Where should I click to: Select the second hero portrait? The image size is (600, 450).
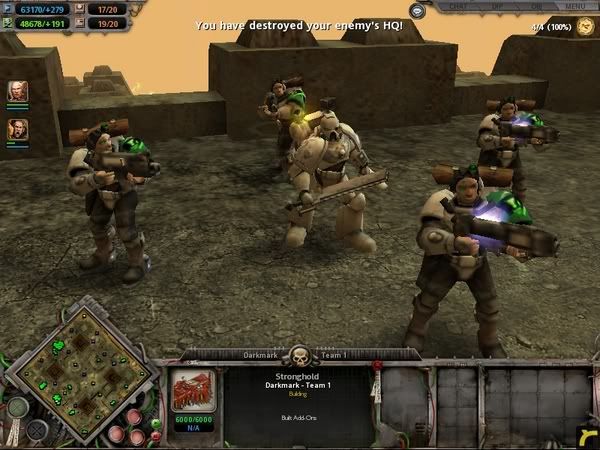18,129
